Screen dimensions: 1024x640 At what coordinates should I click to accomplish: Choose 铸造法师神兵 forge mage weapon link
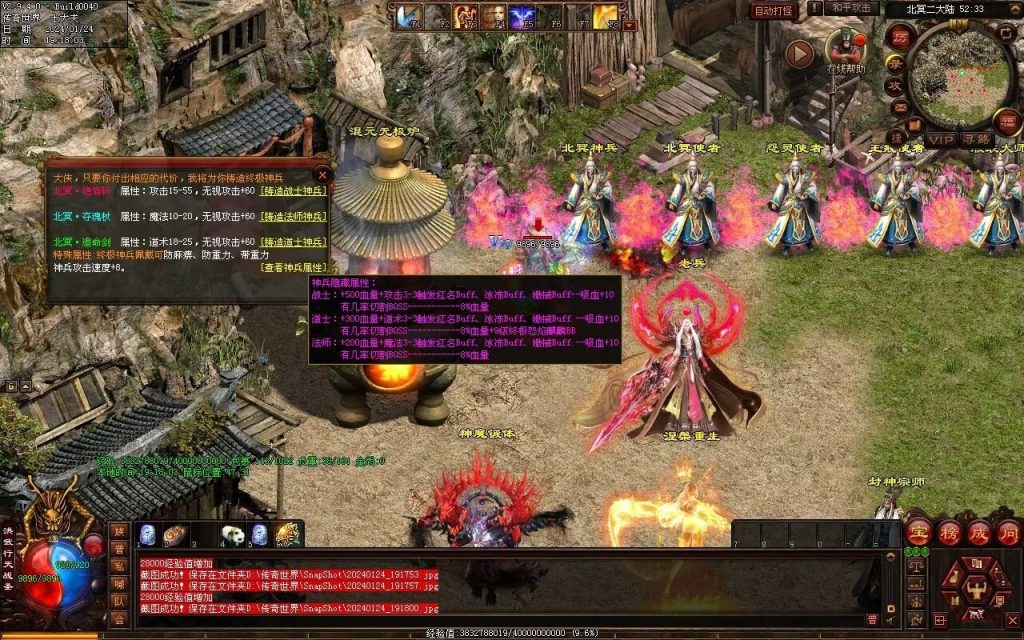click(x=293, y=216)
